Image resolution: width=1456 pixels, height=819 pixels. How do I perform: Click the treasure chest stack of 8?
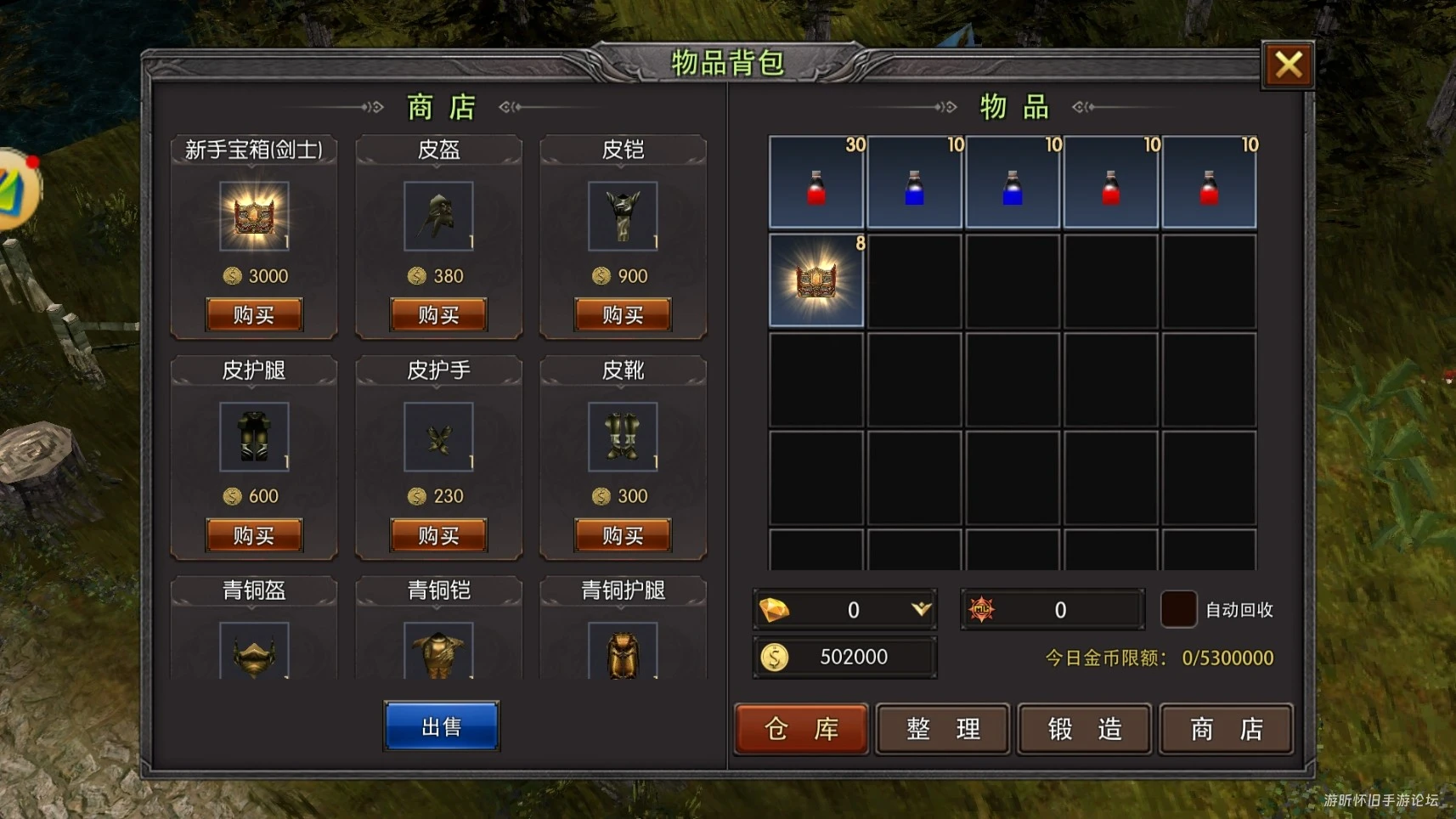815,280
